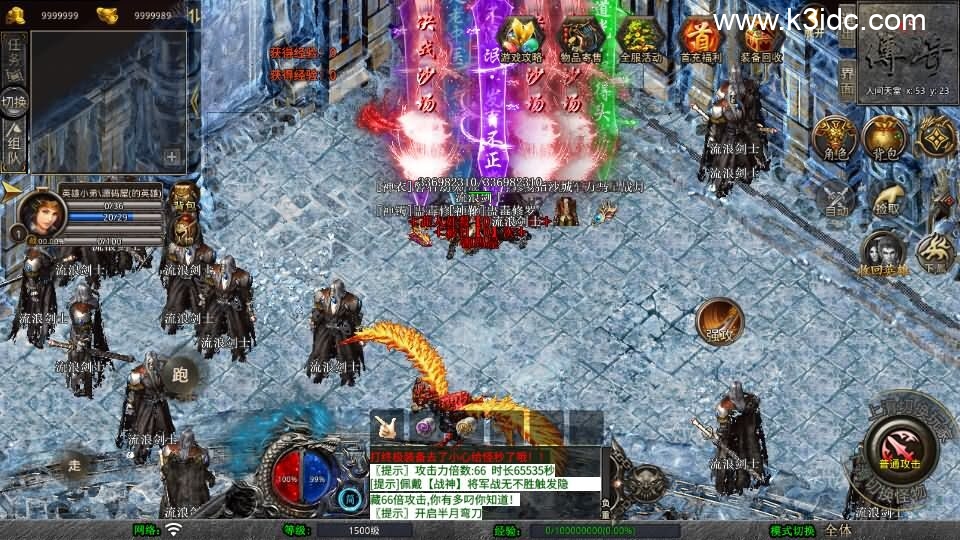Click the 切换 switch button
The image size is (960, 540).
point(14,100)
